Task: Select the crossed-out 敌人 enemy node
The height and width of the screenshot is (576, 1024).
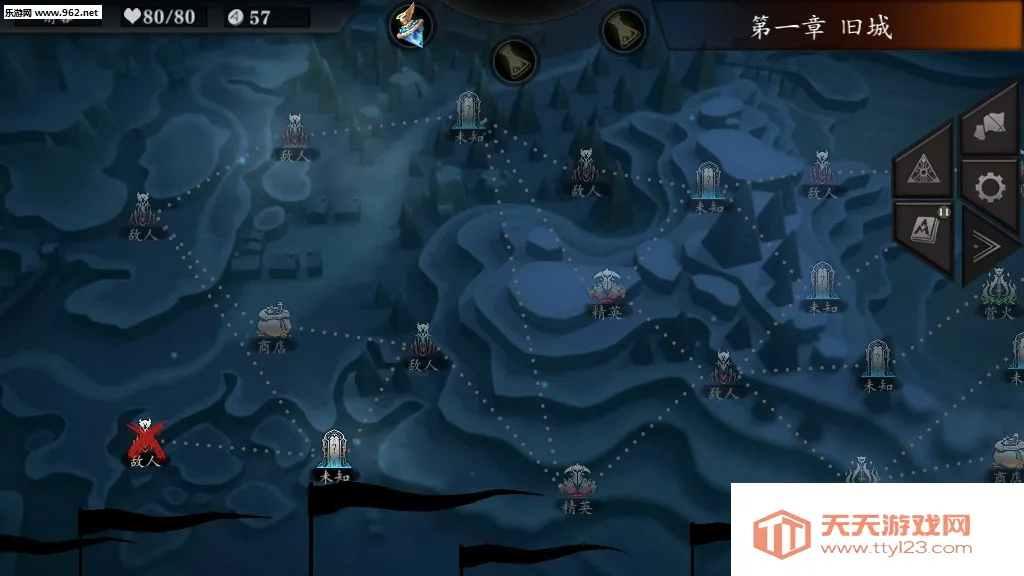Action: point(145,437)
